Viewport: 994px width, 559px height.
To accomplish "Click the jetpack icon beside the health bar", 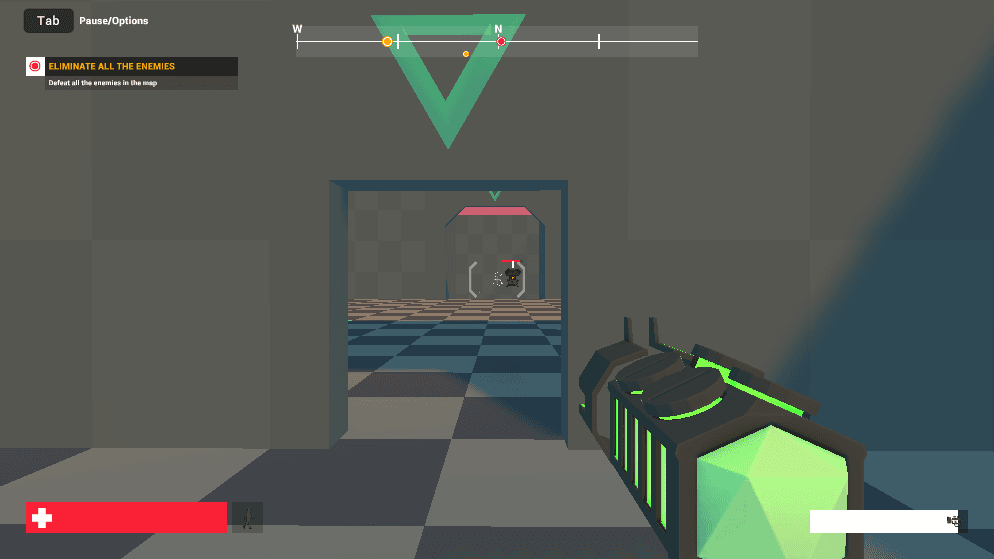I will (247, 517).
